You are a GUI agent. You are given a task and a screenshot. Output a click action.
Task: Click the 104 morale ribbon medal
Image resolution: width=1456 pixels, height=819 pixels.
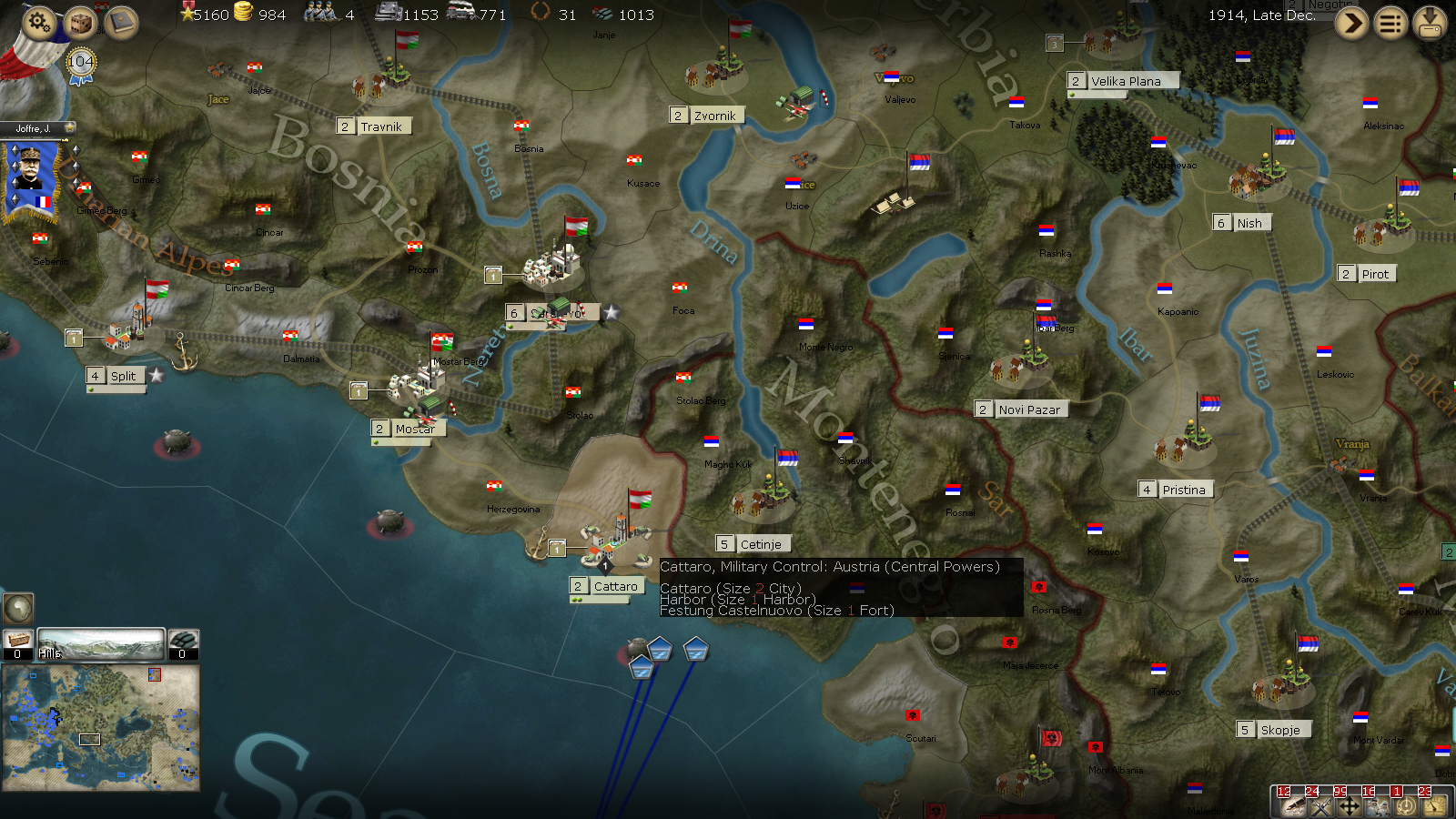pos(81,64)
